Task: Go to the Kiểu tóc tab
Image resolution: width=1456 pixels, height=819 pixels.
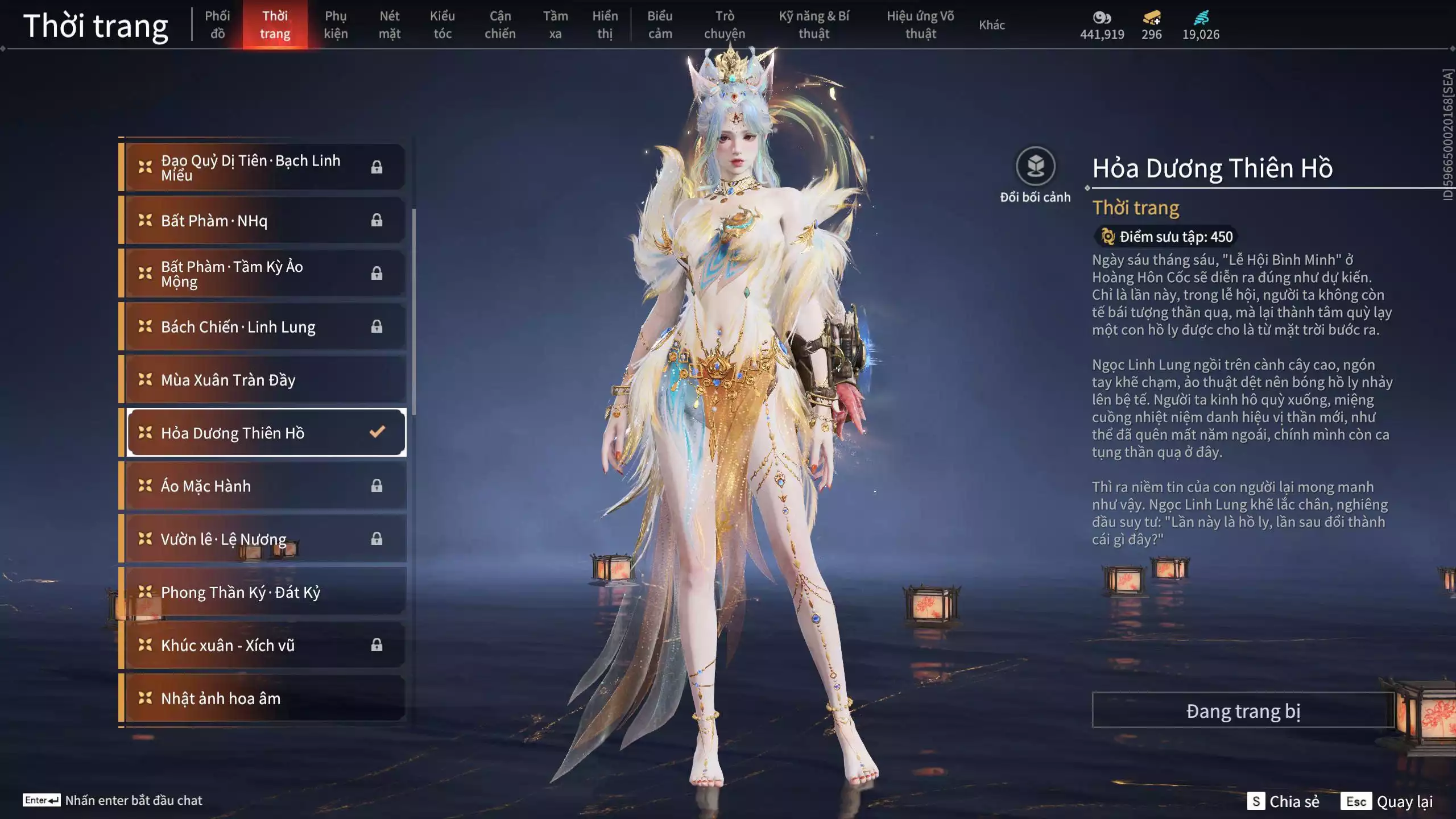Action: coord(442,24)
